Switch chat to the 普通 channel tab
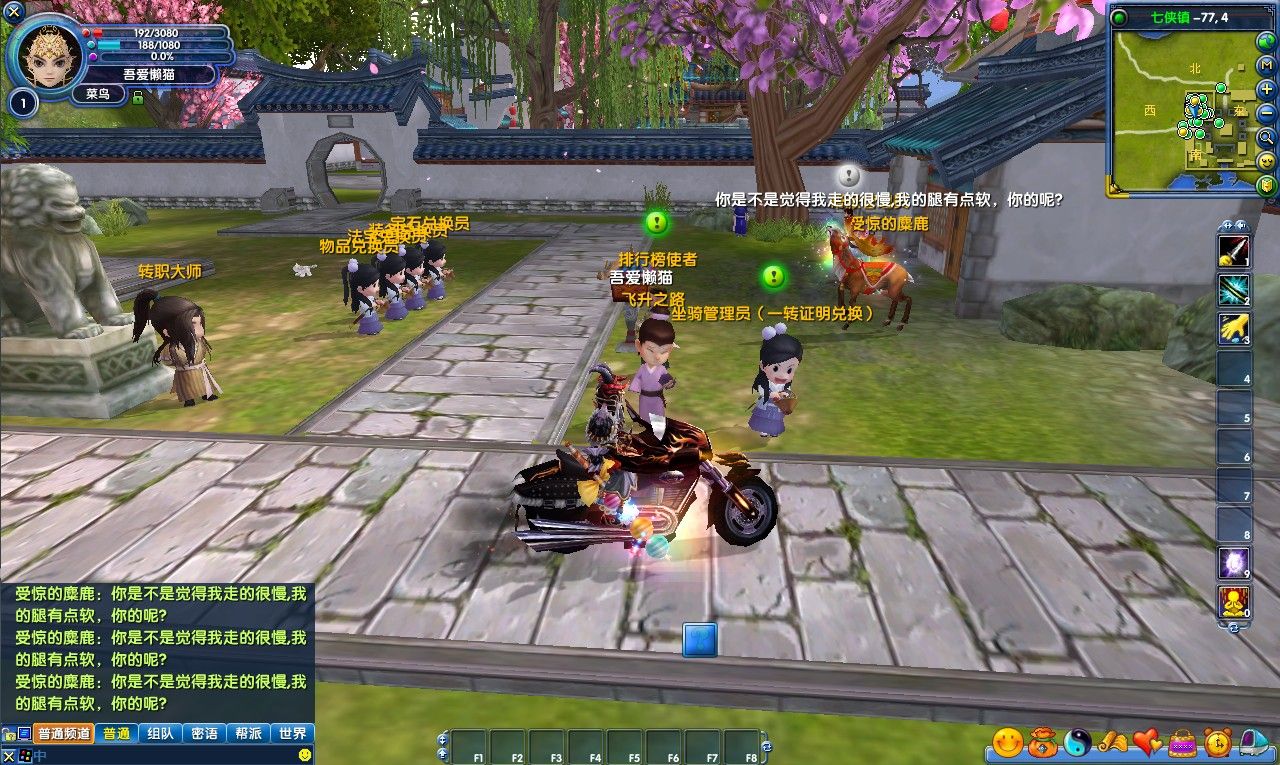Image resolution: width=1280 pixels, height=765 pixels. tap(116, 733)
